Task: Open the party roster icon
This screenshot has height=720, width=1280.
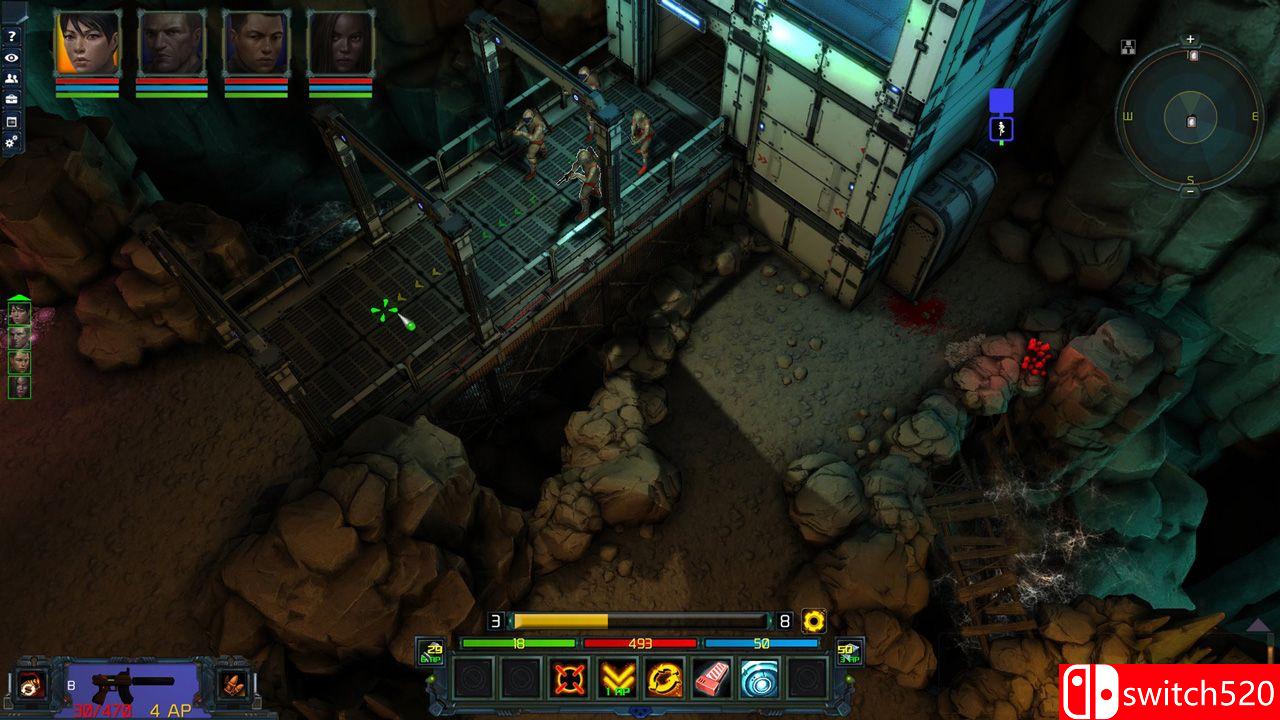Action: click(12, 78)
